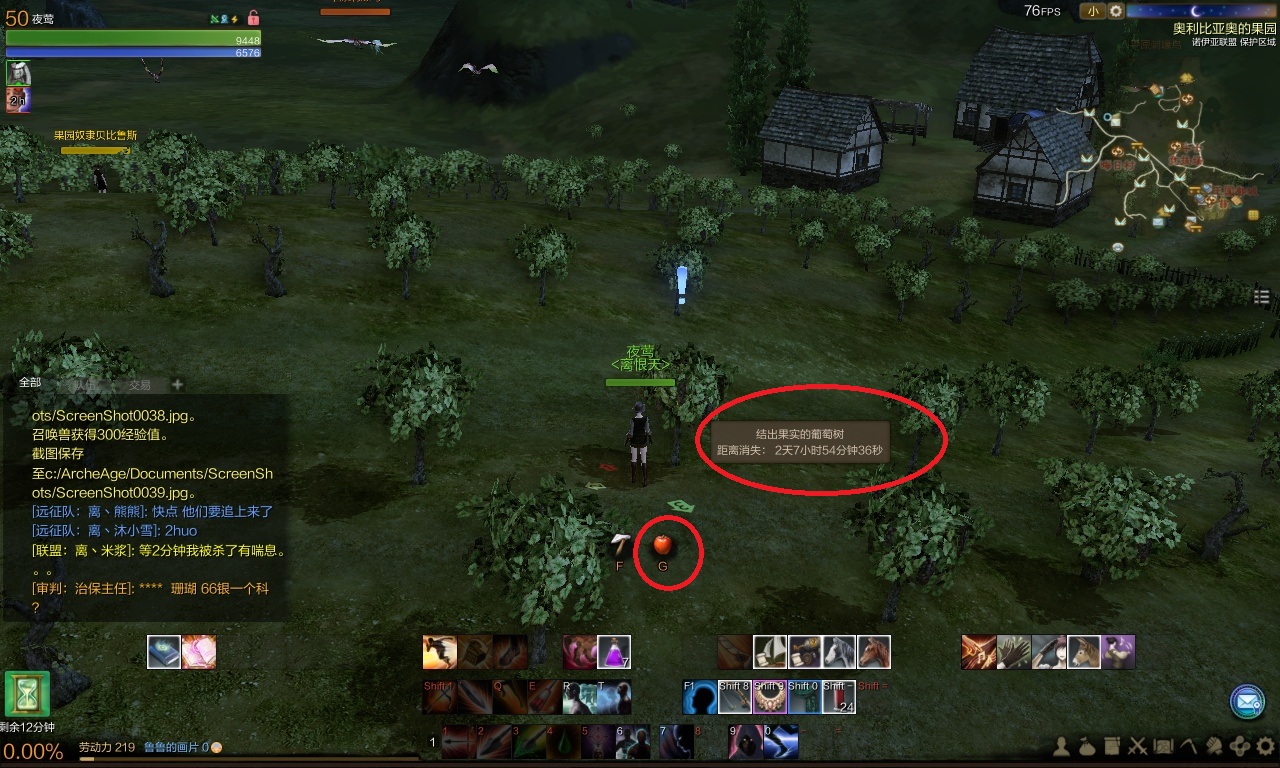Open the 交易 trade chat tab
1280x768 pixels.
pyautogui.click(x=139, y=385)
